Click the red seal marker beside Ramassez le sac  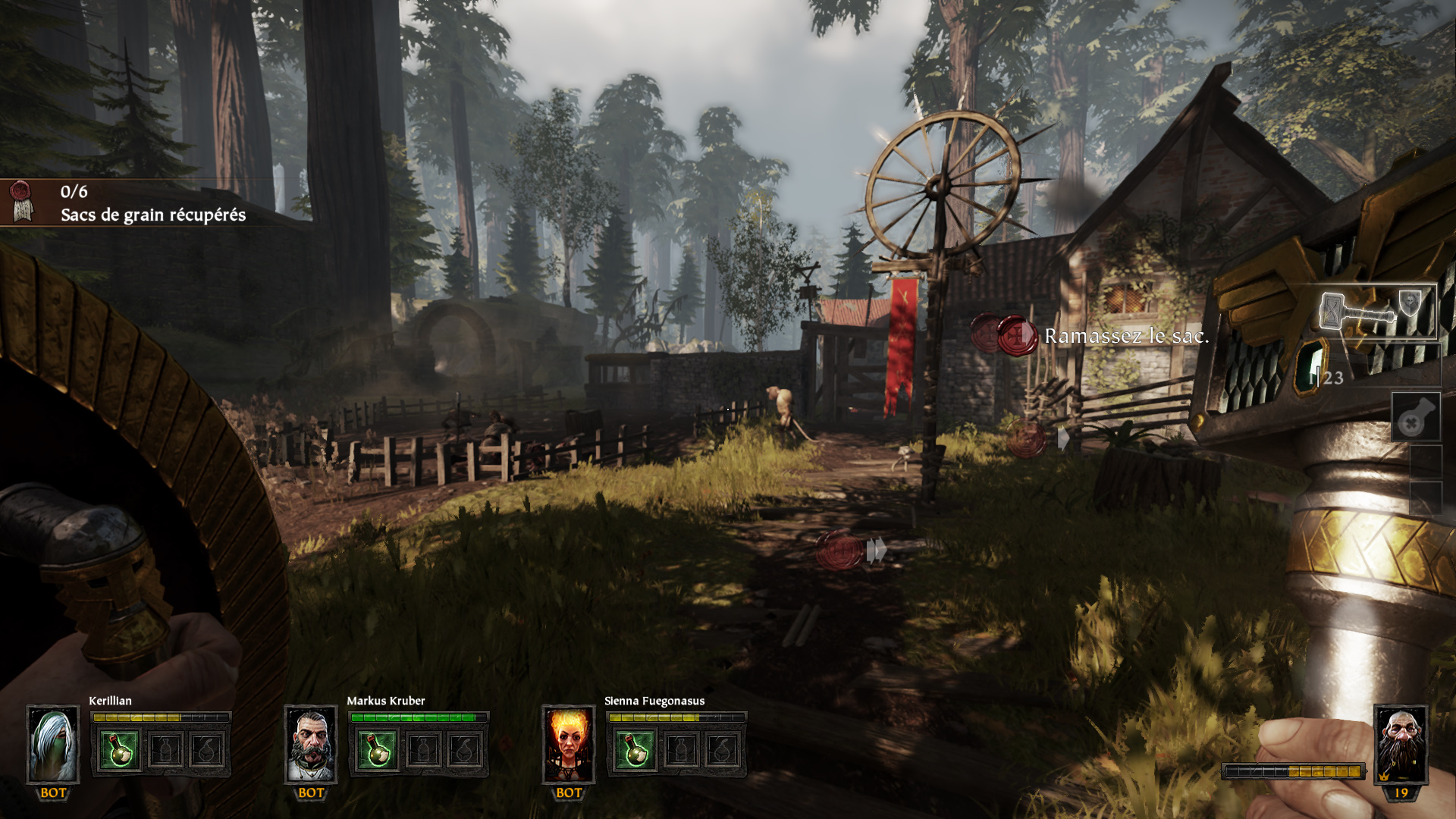tap(1016, 334)
